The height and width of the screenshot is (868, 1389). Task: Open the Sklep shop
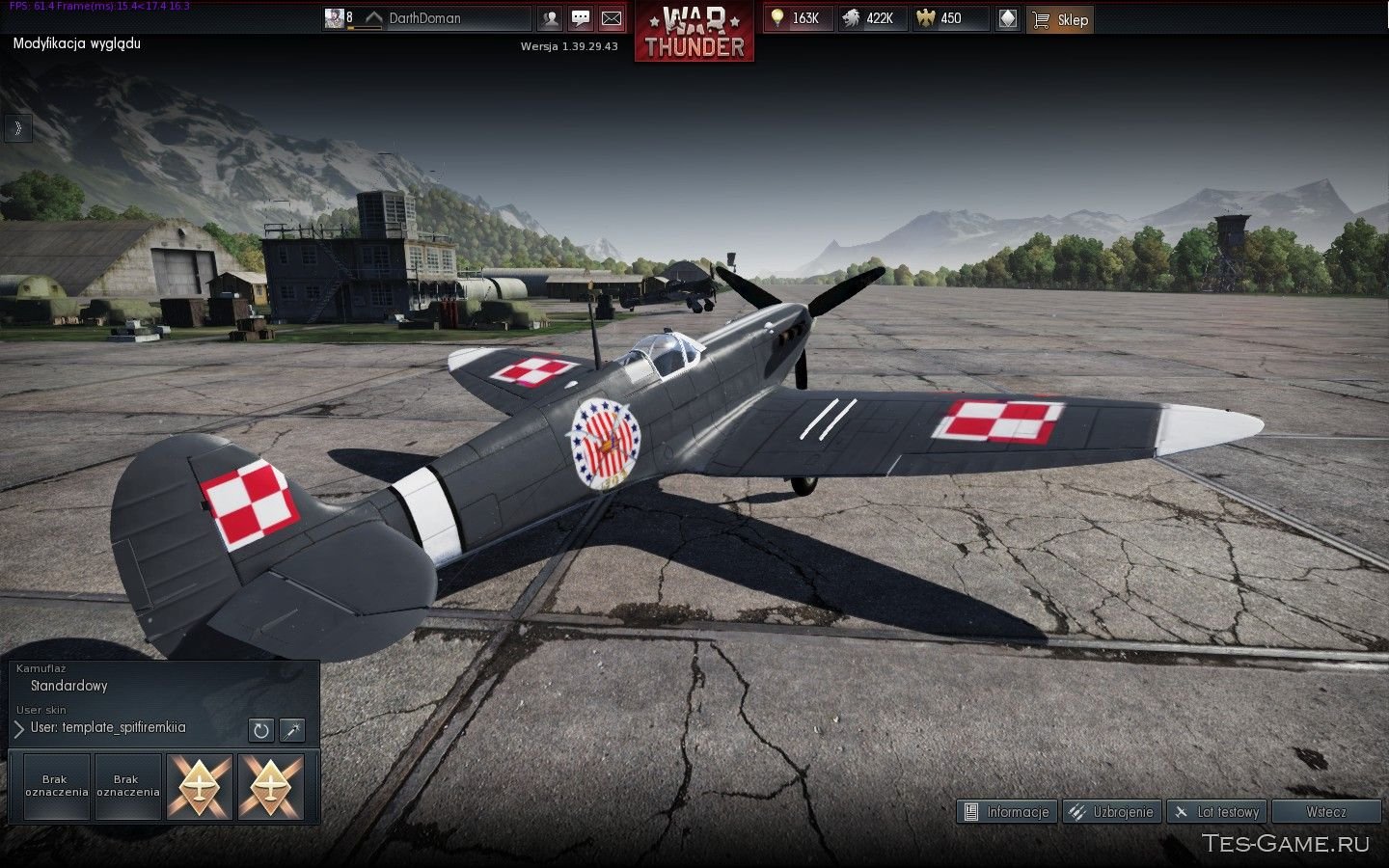pyautogui.click(x=1060, y=19)
